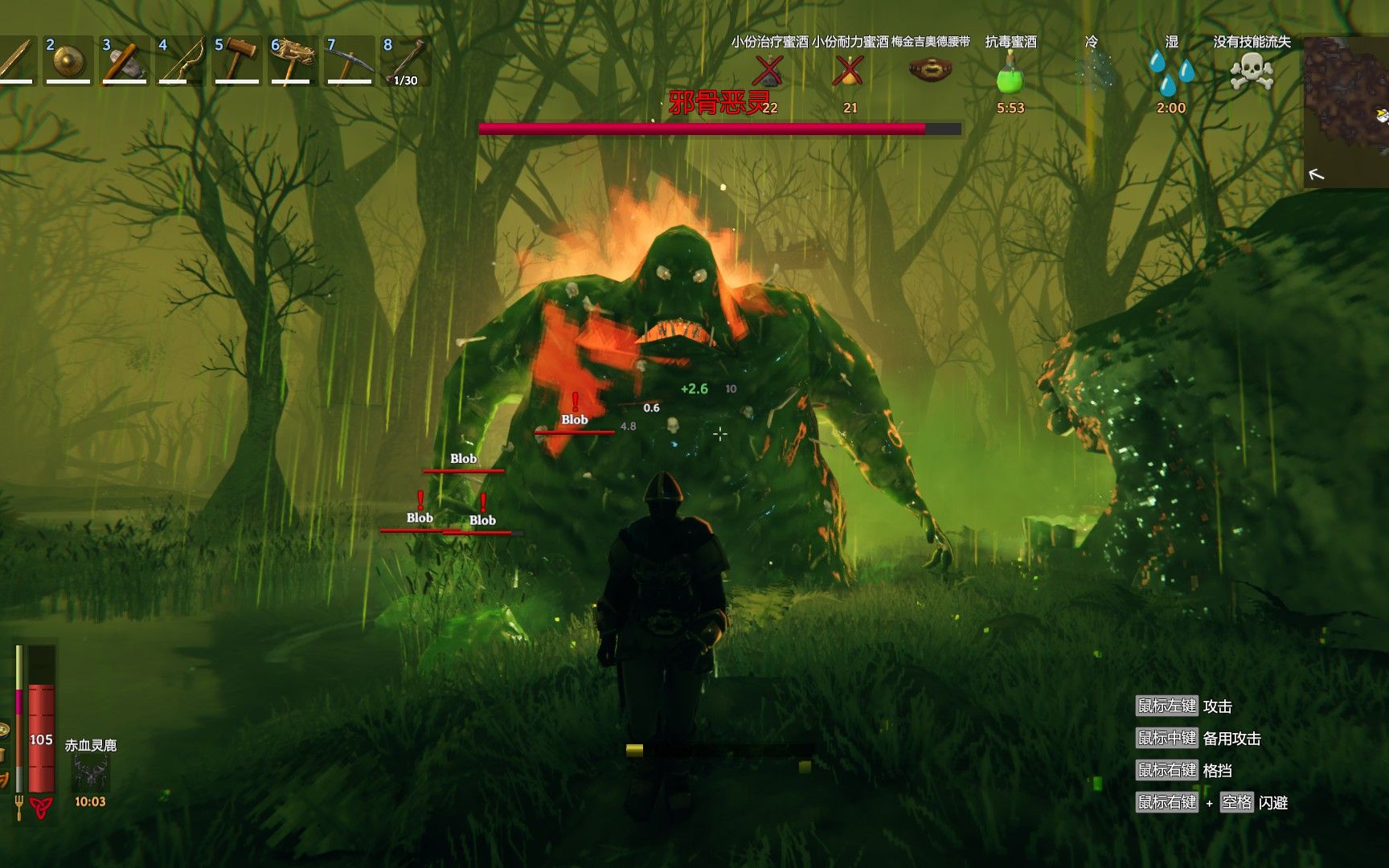Choose the wooden hammer in slot 5

tap(236, 61)
